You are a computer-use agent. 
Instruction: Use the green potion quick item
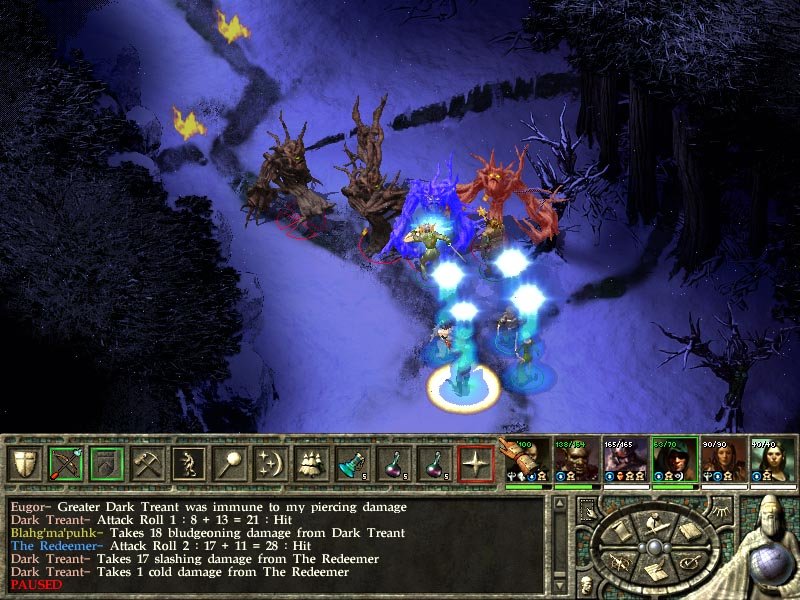[x=353, y=464]
